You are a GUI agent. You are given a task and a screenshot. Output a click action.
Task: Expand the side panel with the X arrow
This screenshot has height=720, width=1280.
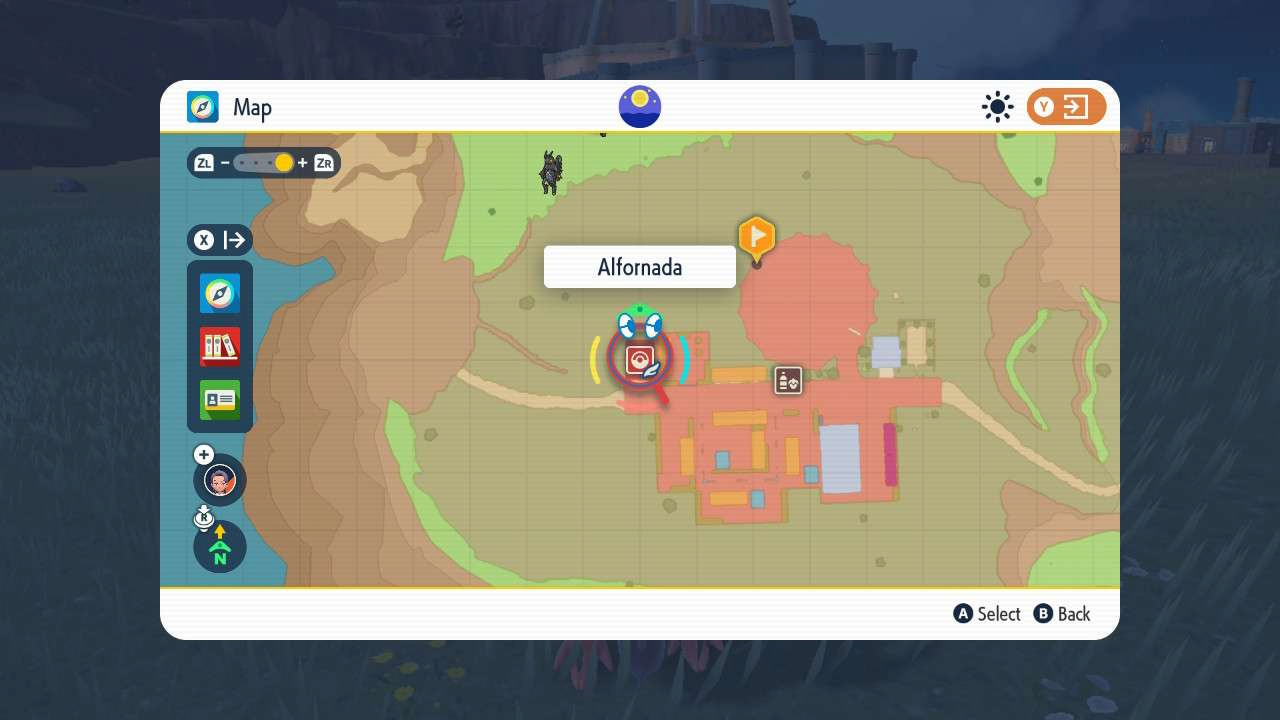(219, 240)
